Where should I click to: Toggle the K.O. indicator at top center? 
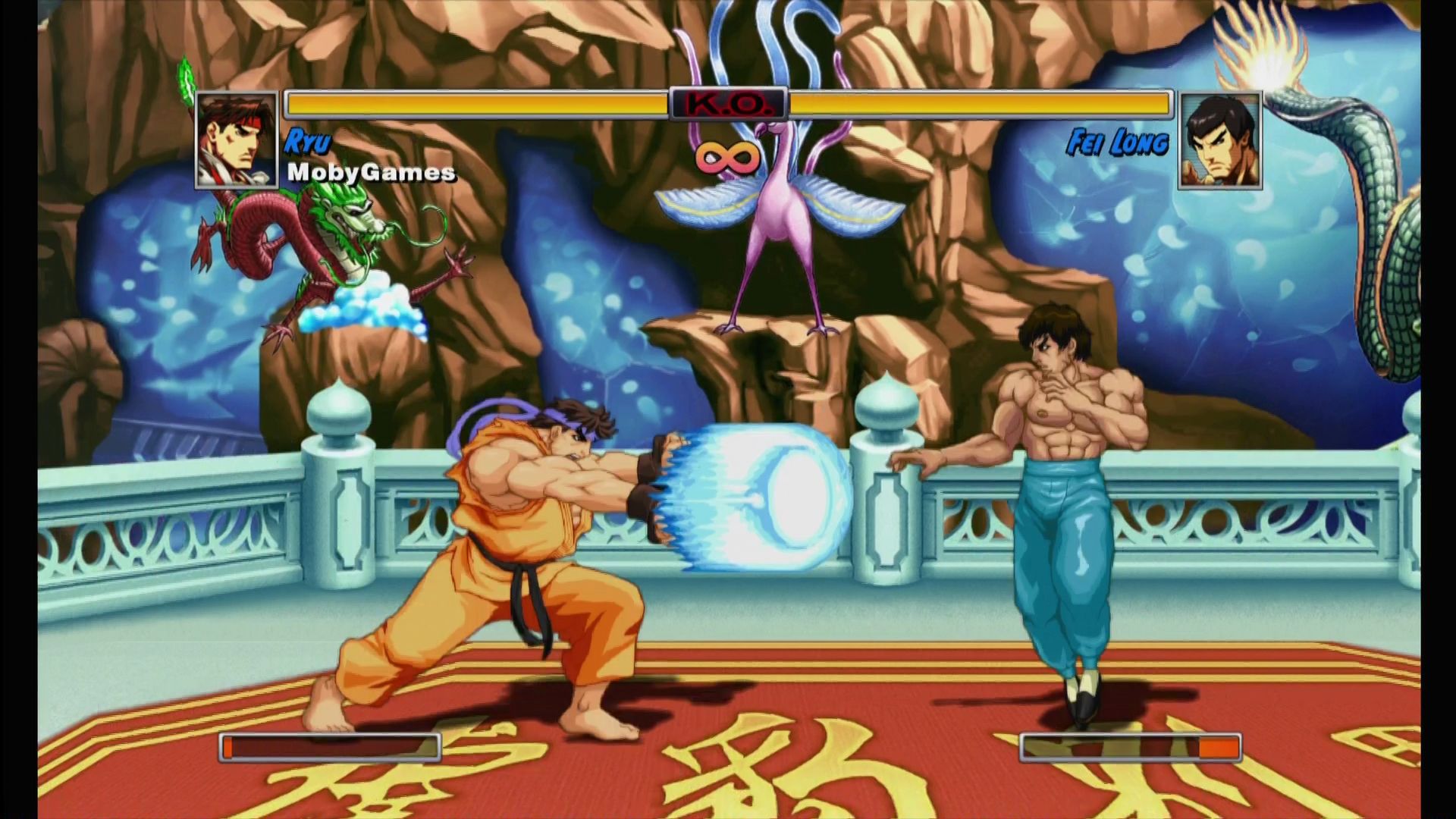[728, 102]
